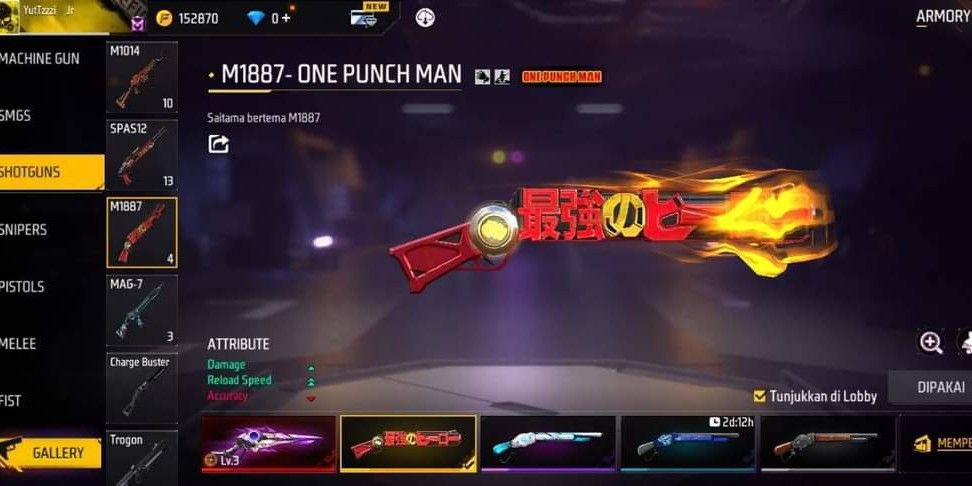This screenshot has height=486, width=972.
Task: Select the white and blue shotgun skin
Action: (x=547, y=443)
